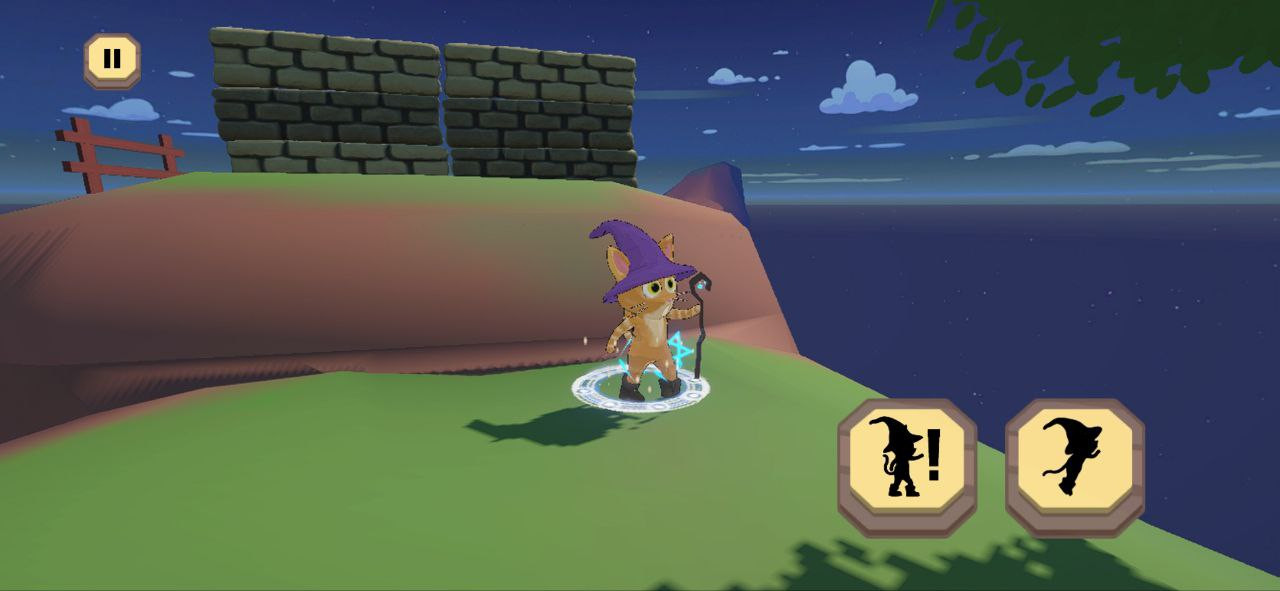The image size is (1280, 591).
Task: Pause the game with the pause button
Action: (x=112, y=59)
